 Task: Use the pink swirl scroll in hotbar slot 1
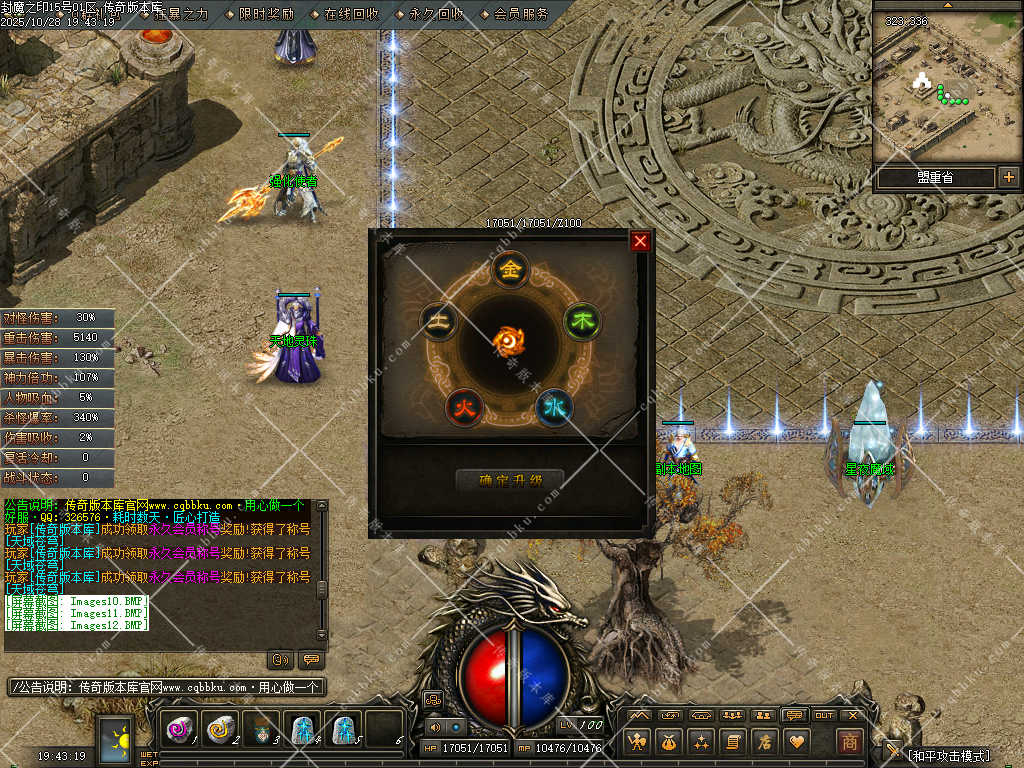(180, 729)
